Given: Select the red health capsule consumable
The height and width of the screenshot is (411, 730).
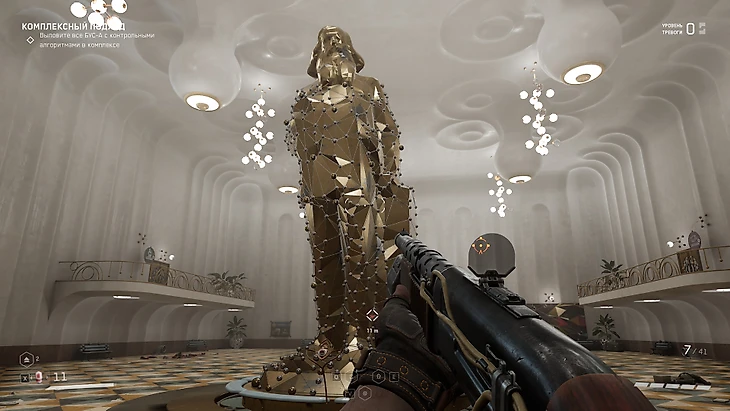Looking at the screenshot, I should (x=40, y=377).
